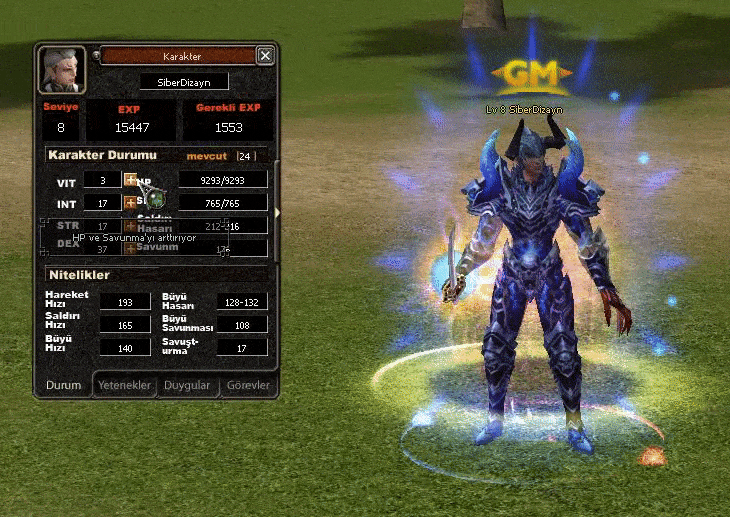Click the character portrait

[x=62, y=70]
